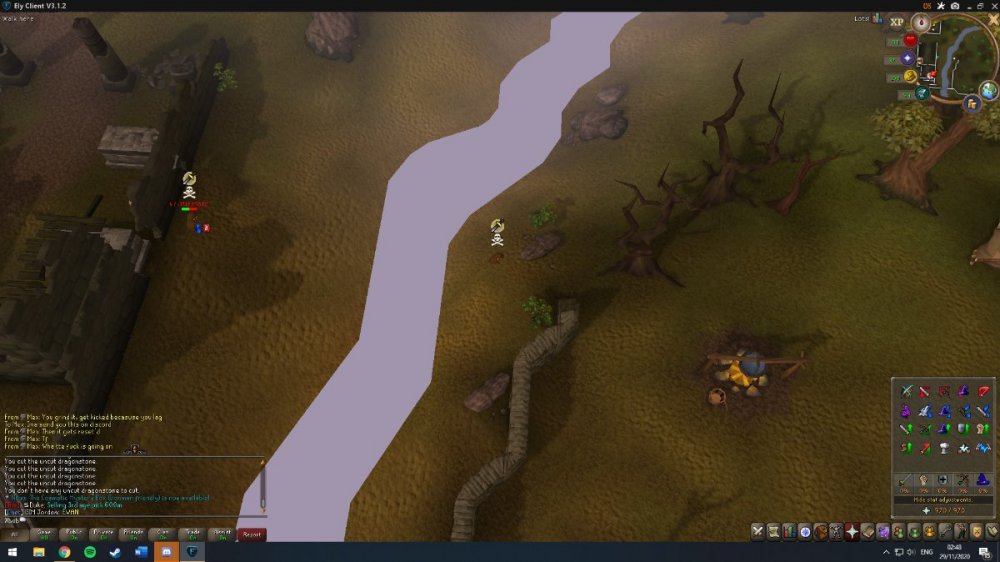Toggle the Clan chat filter
Screen dimensions: 1000x562
click(x=162, y=534)
